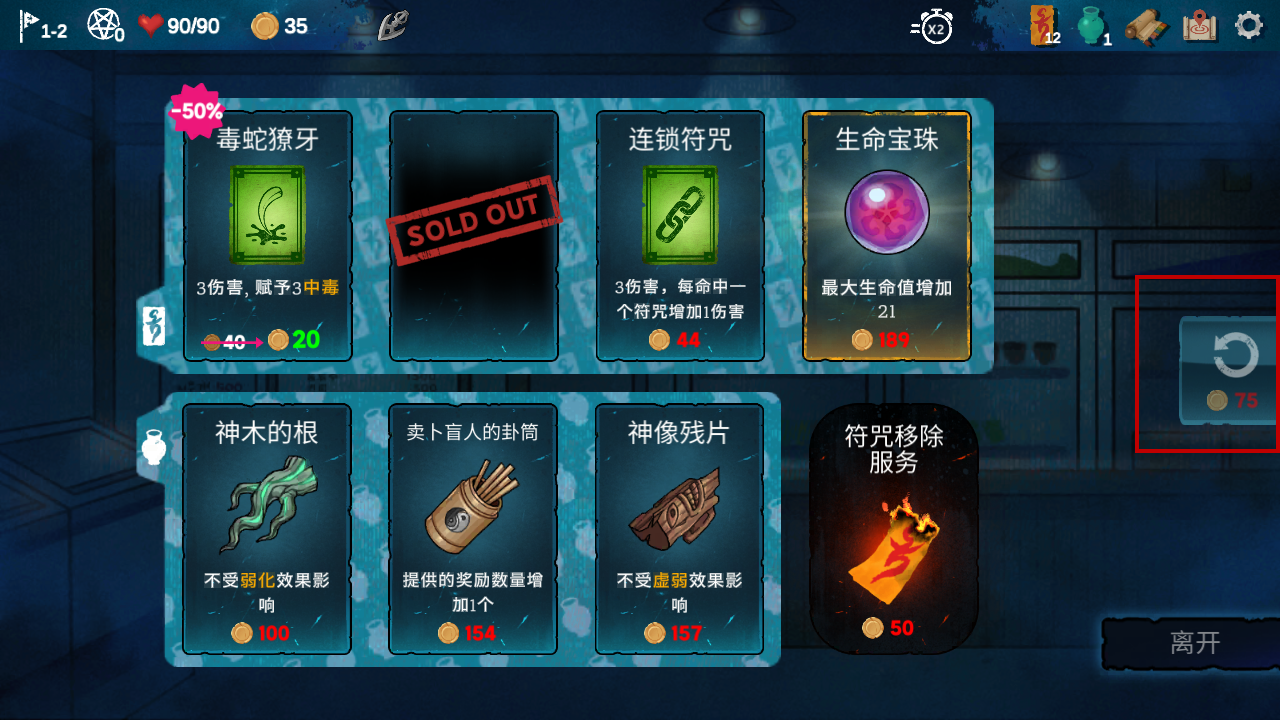1280x720 pixels.
Task: Buy the 神像残片 relic card
Action: (680, 530)
